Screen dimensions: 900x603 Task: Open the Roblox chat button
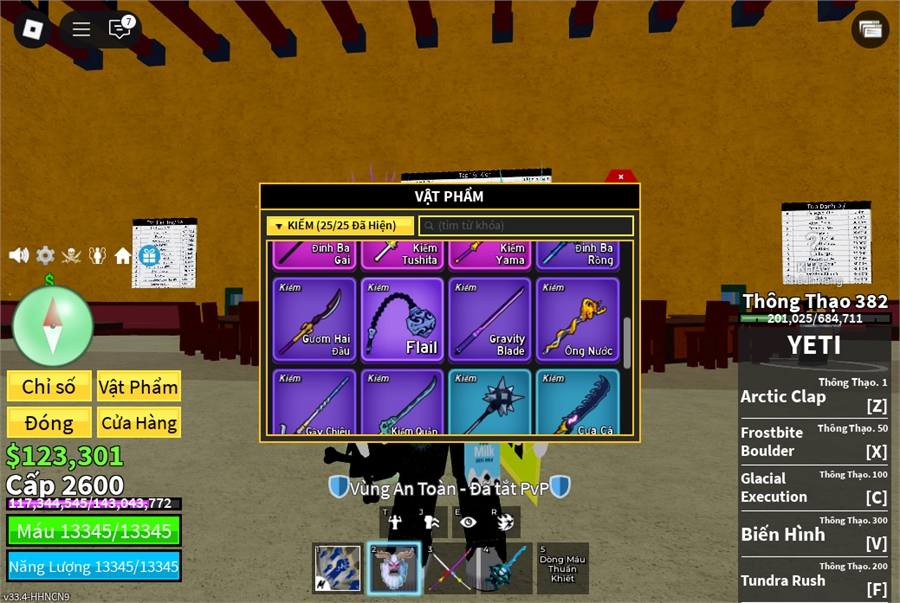click(120, 29)
